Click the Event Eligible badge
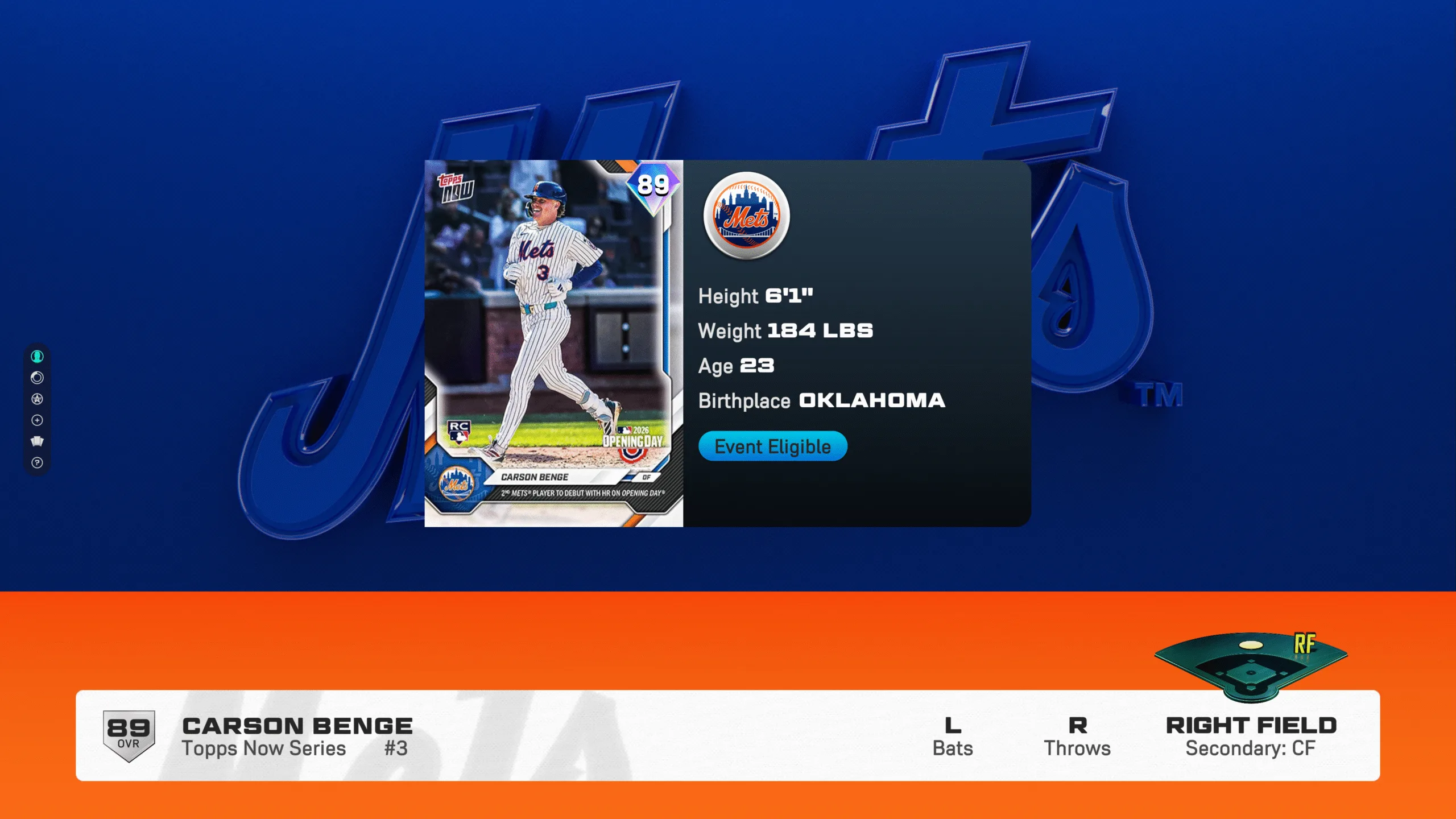Screen dimensions: 1456x819 (x=772, y=446)
